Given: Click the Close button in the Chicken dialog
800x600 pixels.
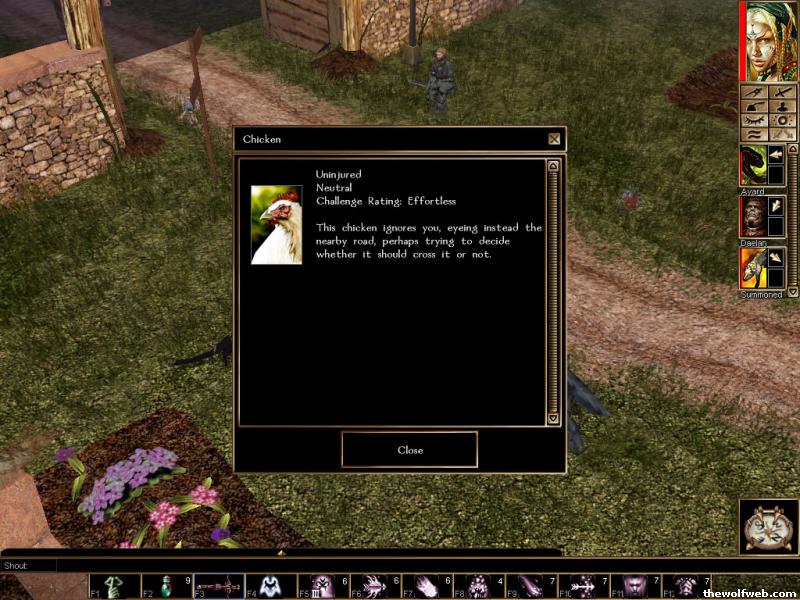Looking at the screenshot, I should [409, 450].
